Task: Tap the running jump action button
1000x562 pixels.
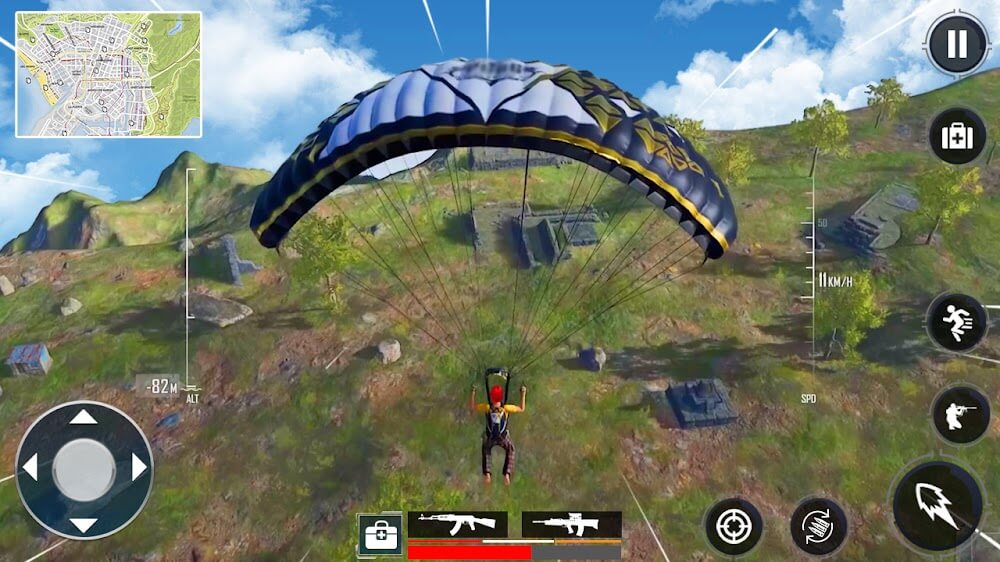Action: 957,323
